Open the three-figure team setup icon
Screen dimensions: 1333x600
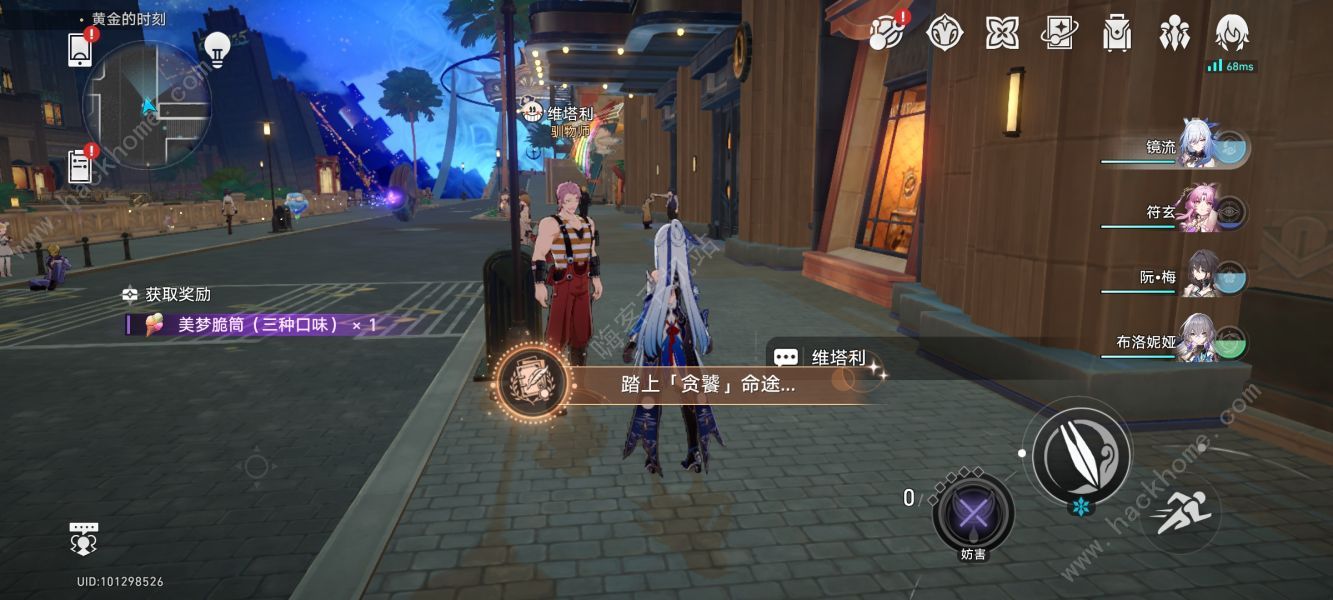click(x=1174, y=33)
